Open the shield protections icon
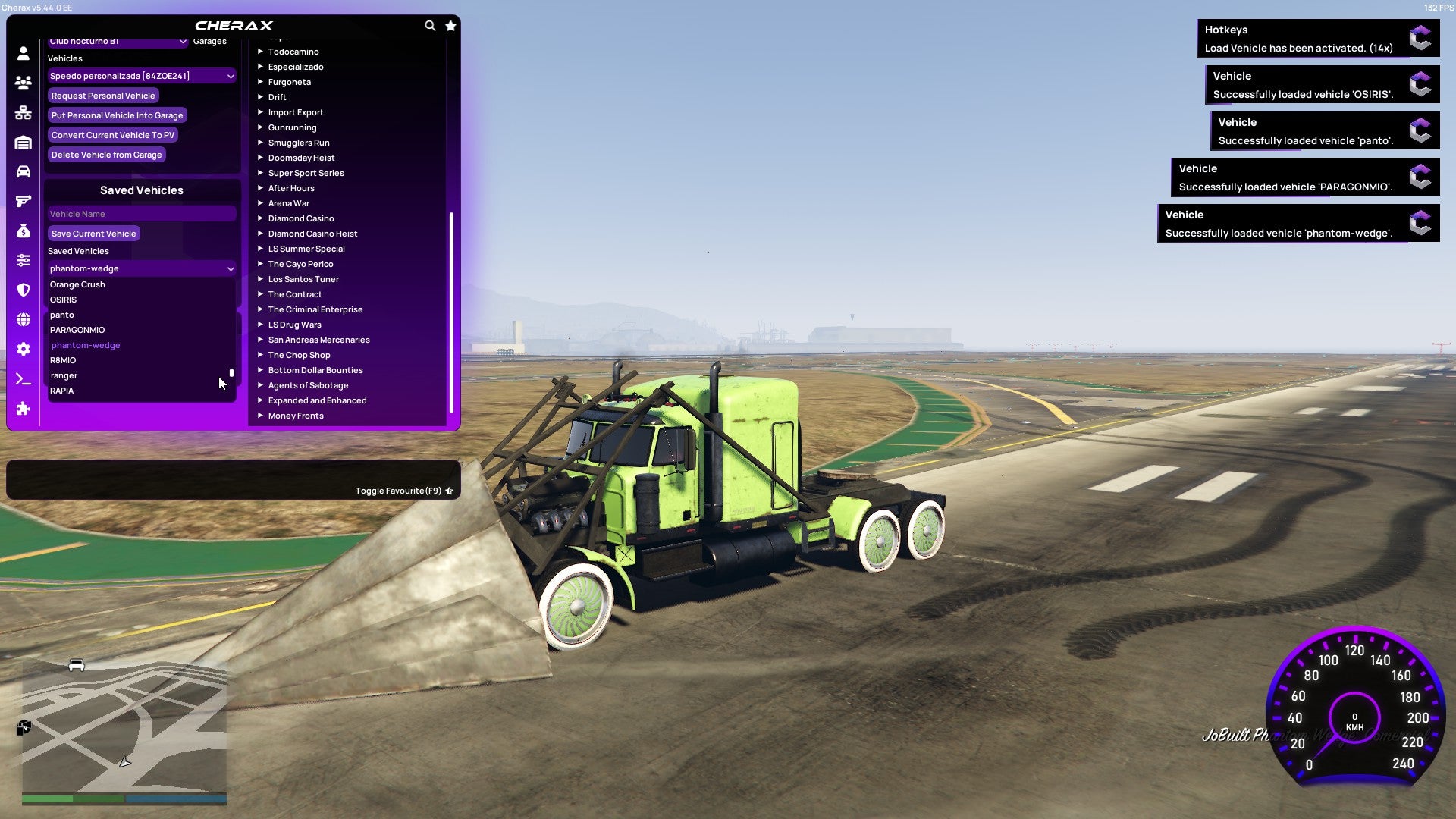Viewport: 1456px width, 819px height. pyautogui.click(x=22, y=287)
